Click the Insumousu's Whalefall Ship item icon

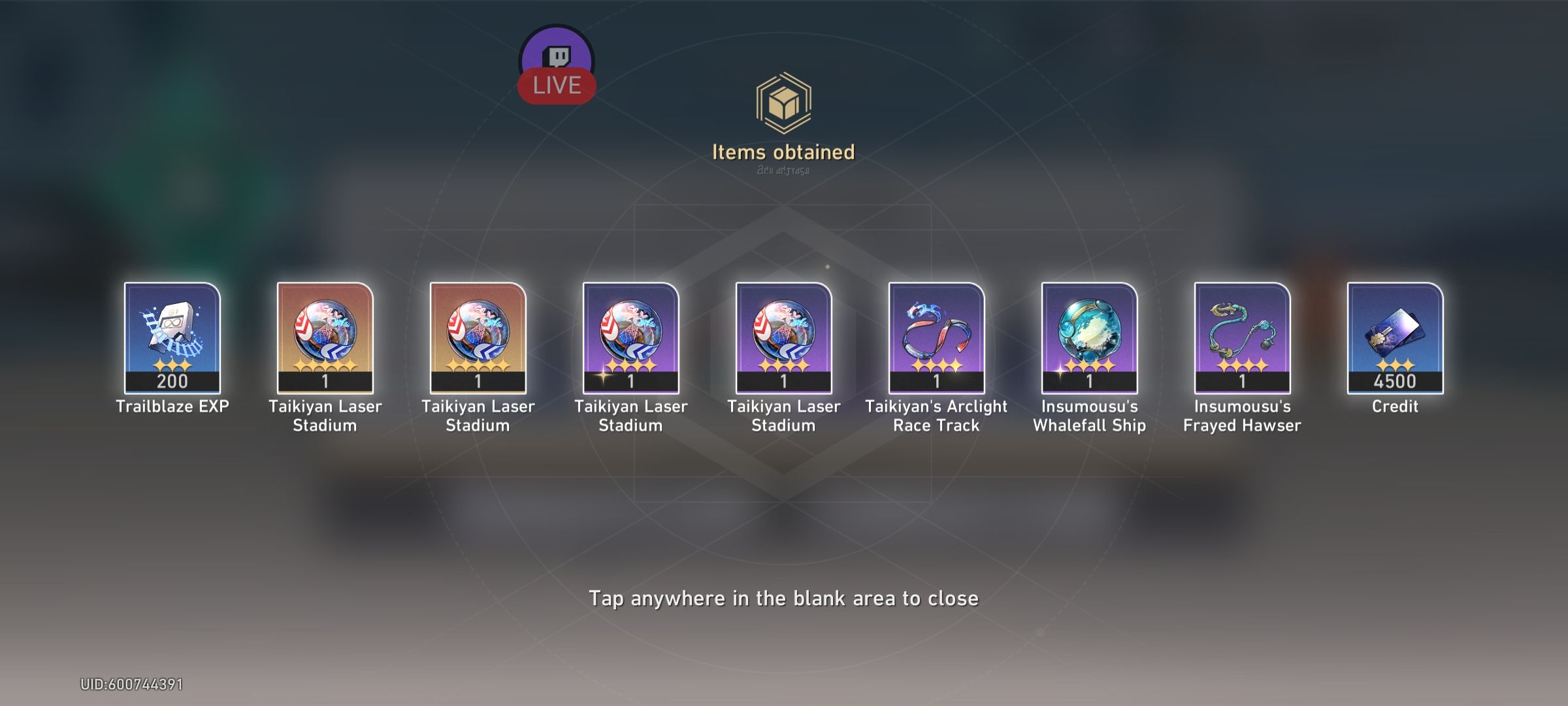click(x=1089, y=340)
